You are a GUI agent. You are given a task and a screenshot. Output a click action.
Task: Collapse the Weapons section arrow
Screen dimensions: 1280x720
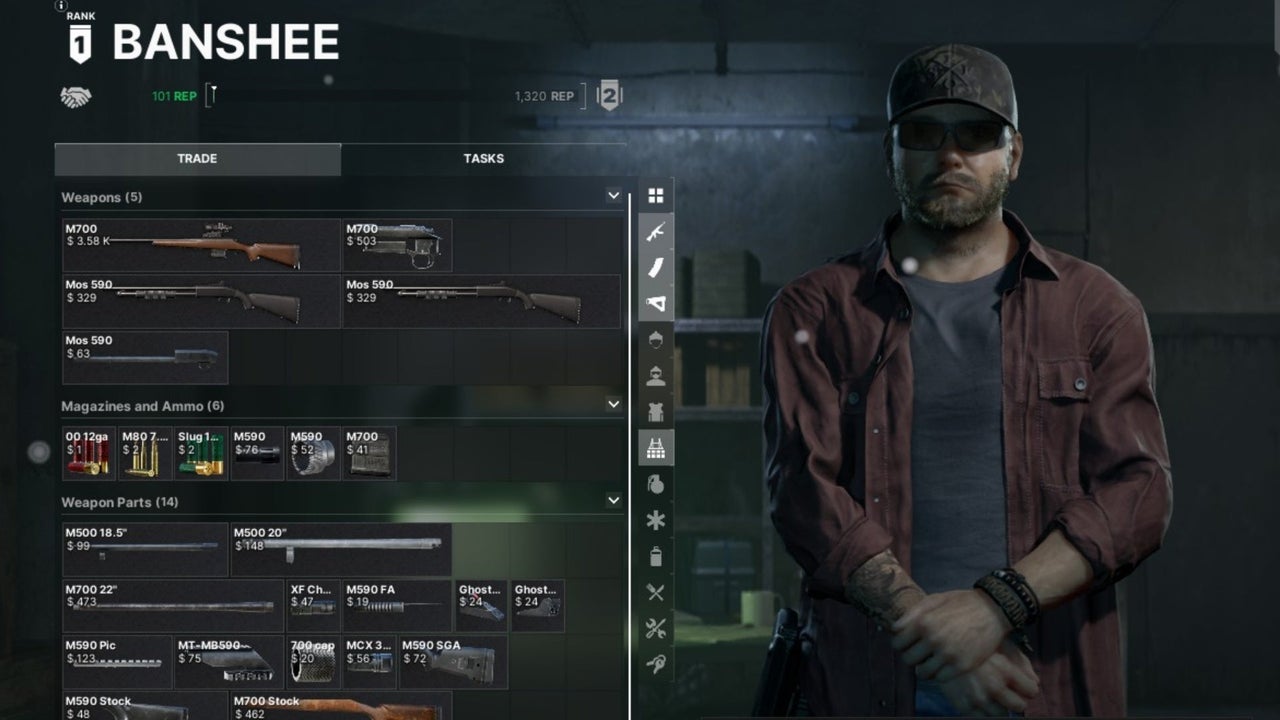(x=613, y=196)
